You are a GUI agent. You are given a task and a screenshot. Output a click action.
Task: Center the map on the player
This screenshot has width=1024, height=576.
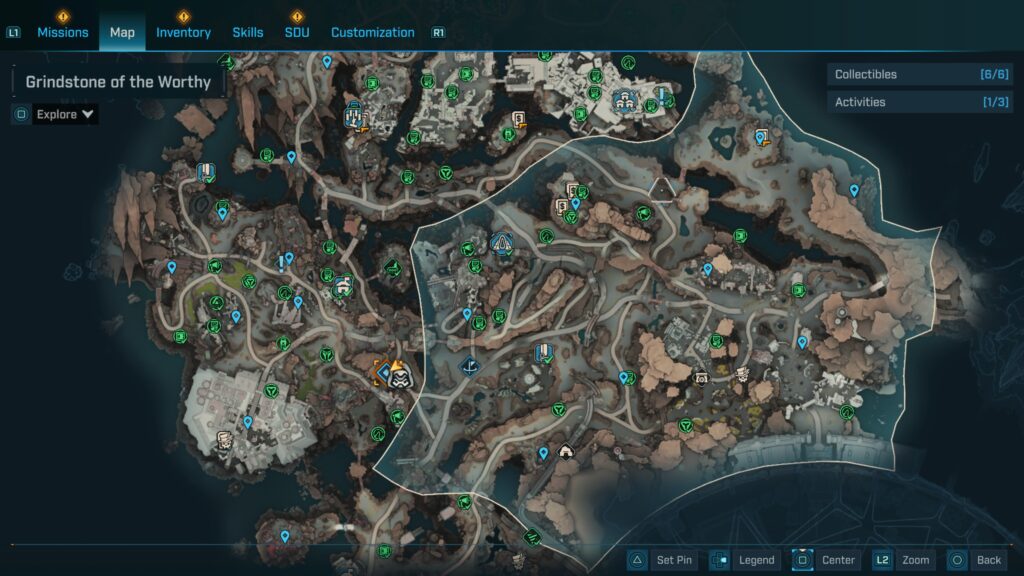click(x=826, y=560)
